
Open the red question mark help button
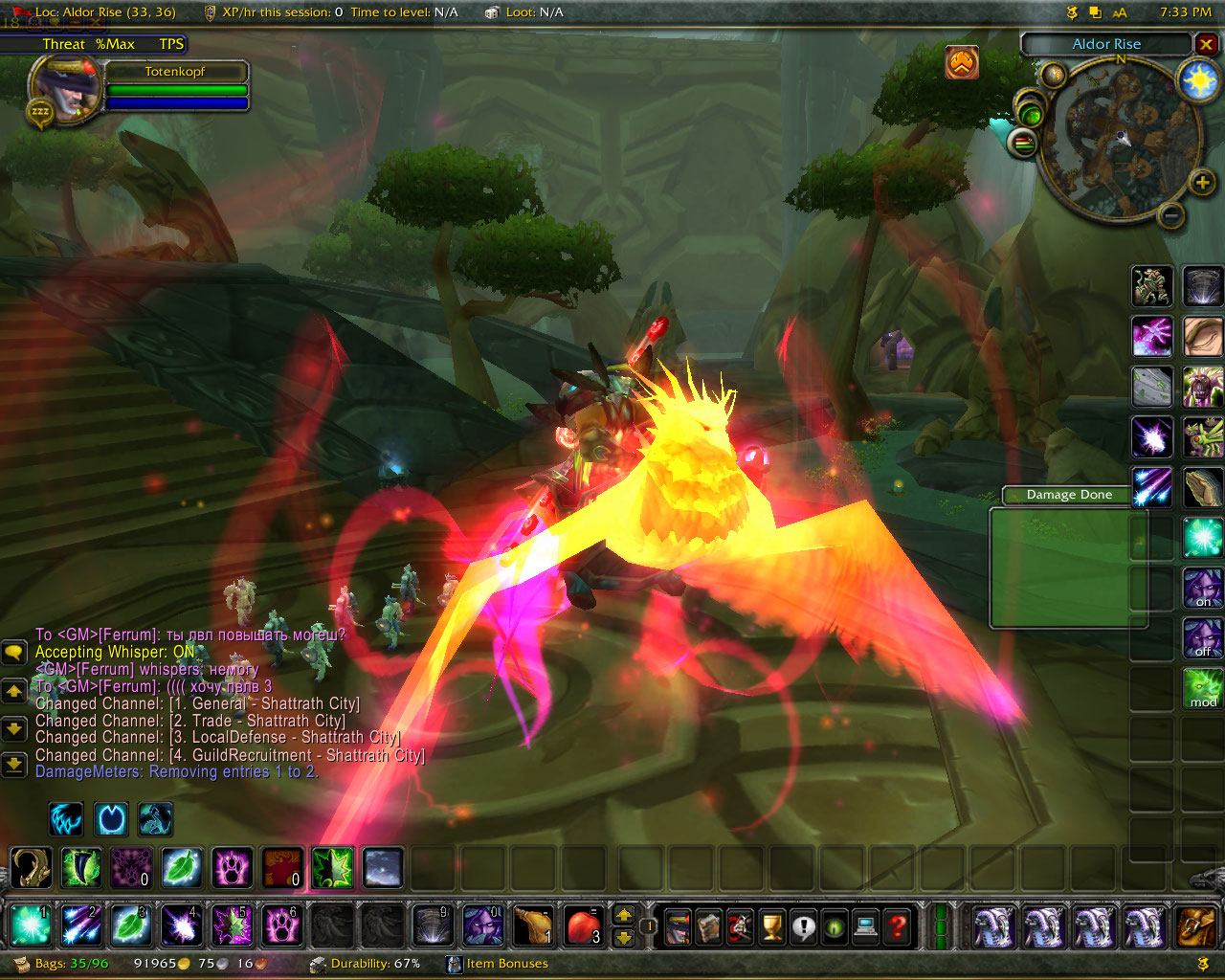pyautogui.click(x=897, y=926)
